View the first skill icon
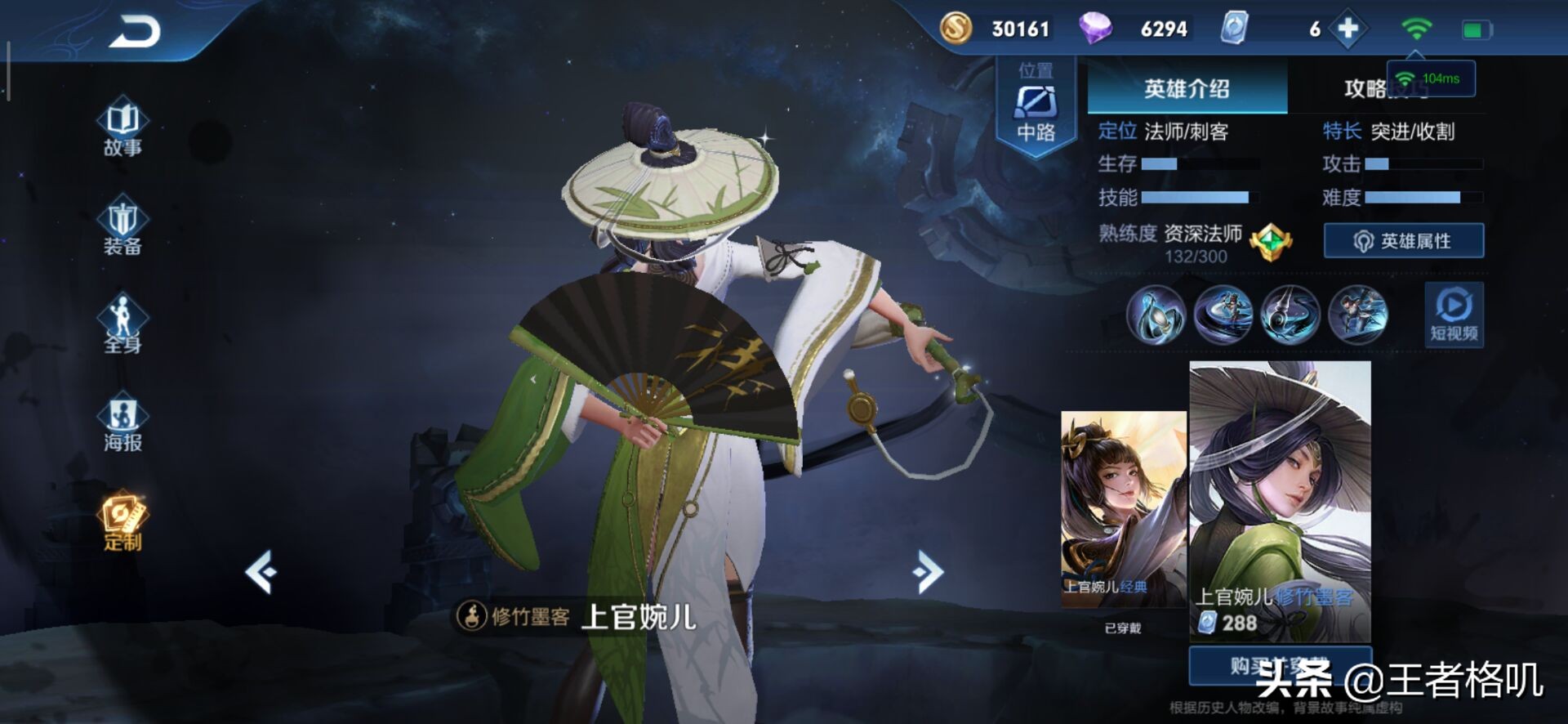Image resolution: width=1568 pixels, height=724 pixels. click(1156, 315)
